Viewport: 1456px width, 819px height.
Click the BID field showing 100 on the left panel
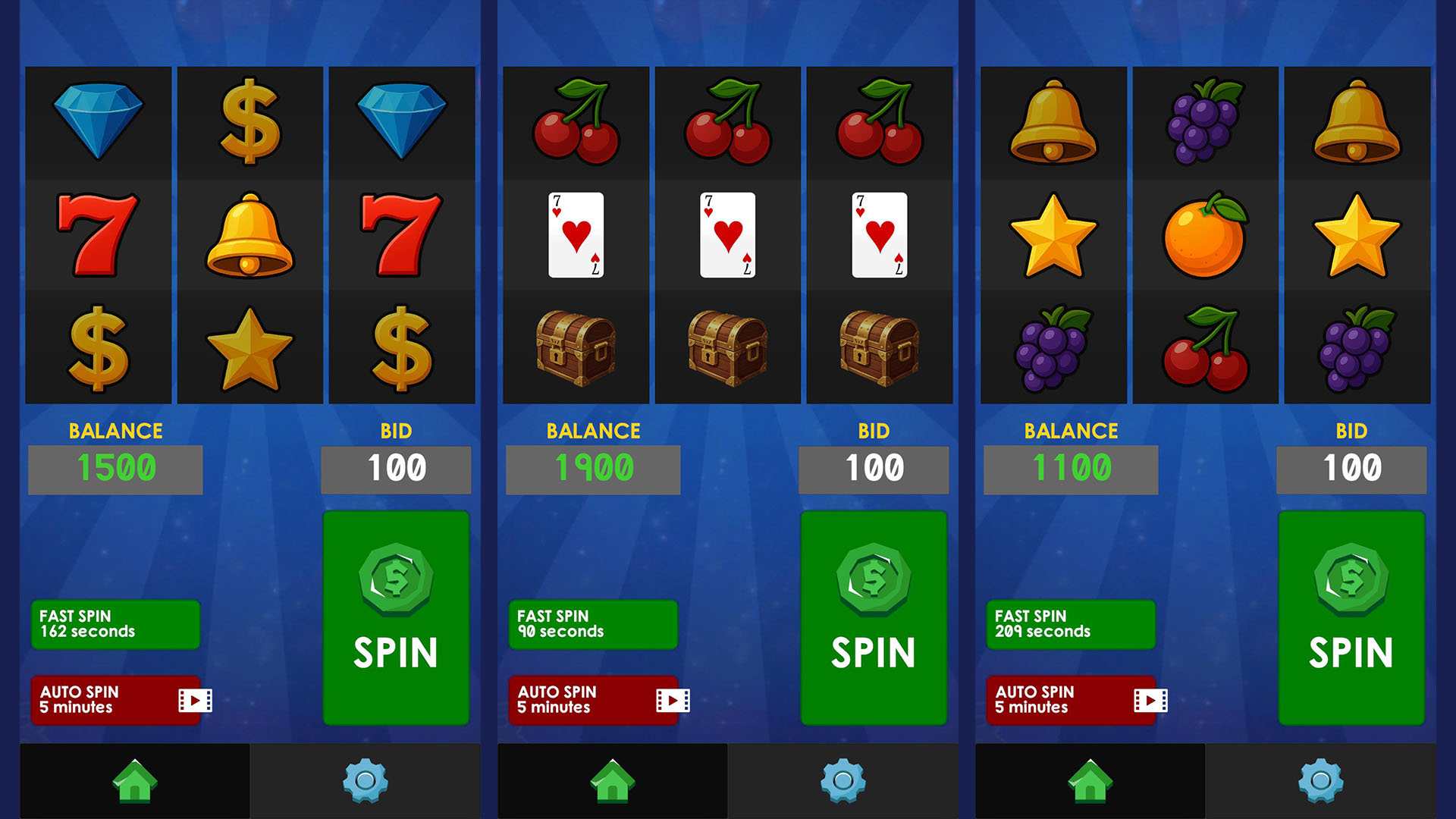pyautogui.click(x=396, y=469)
